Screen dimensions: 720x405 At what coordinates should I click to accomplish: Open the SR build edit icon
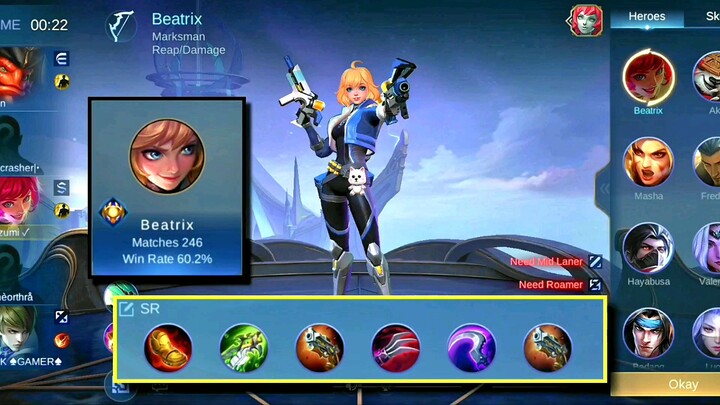point(127,309)
